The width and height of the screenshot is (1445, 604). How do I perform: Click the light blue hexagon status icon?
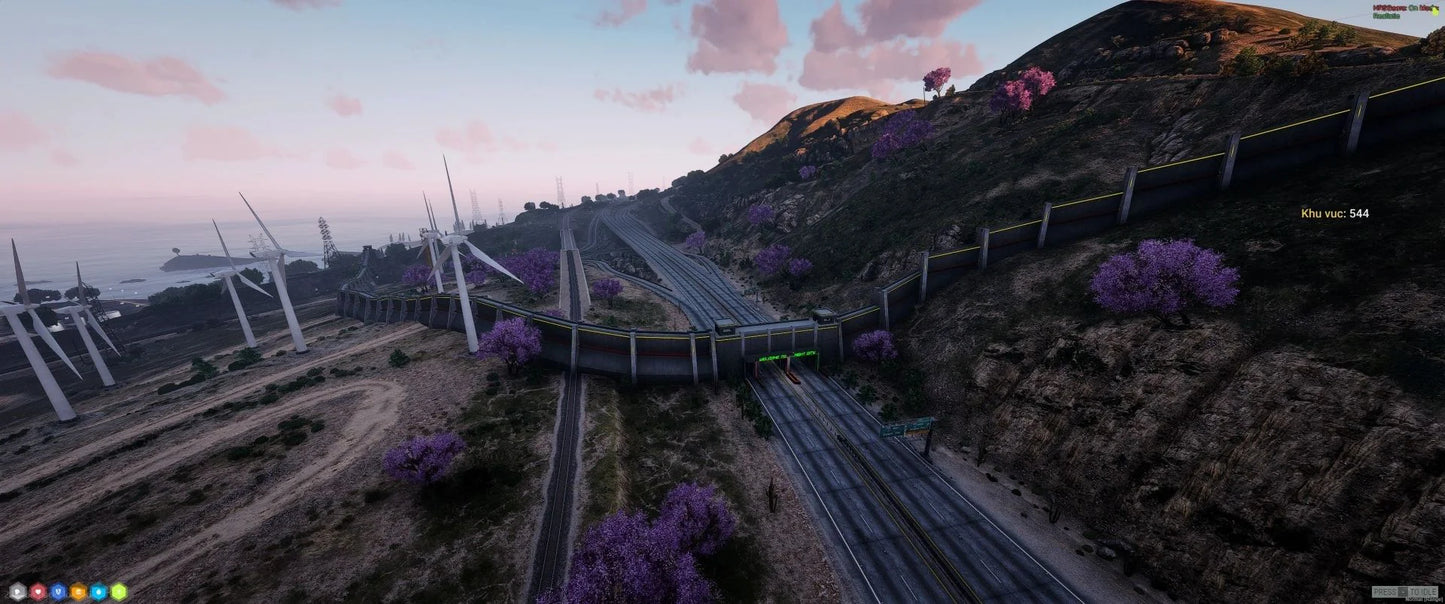(x=98, y=592)
